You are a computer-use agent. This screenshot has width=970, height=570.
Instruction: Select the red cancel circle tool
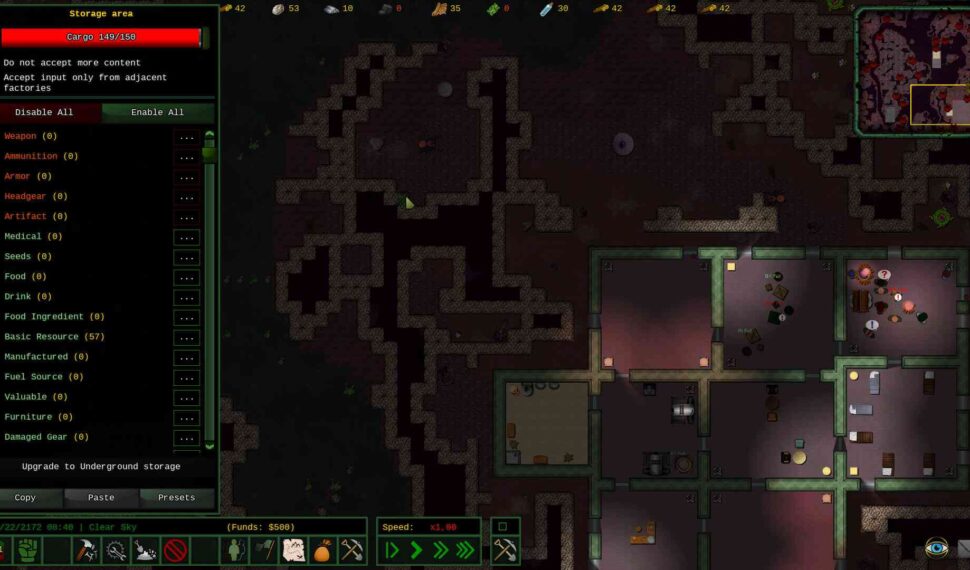(176, 550)
